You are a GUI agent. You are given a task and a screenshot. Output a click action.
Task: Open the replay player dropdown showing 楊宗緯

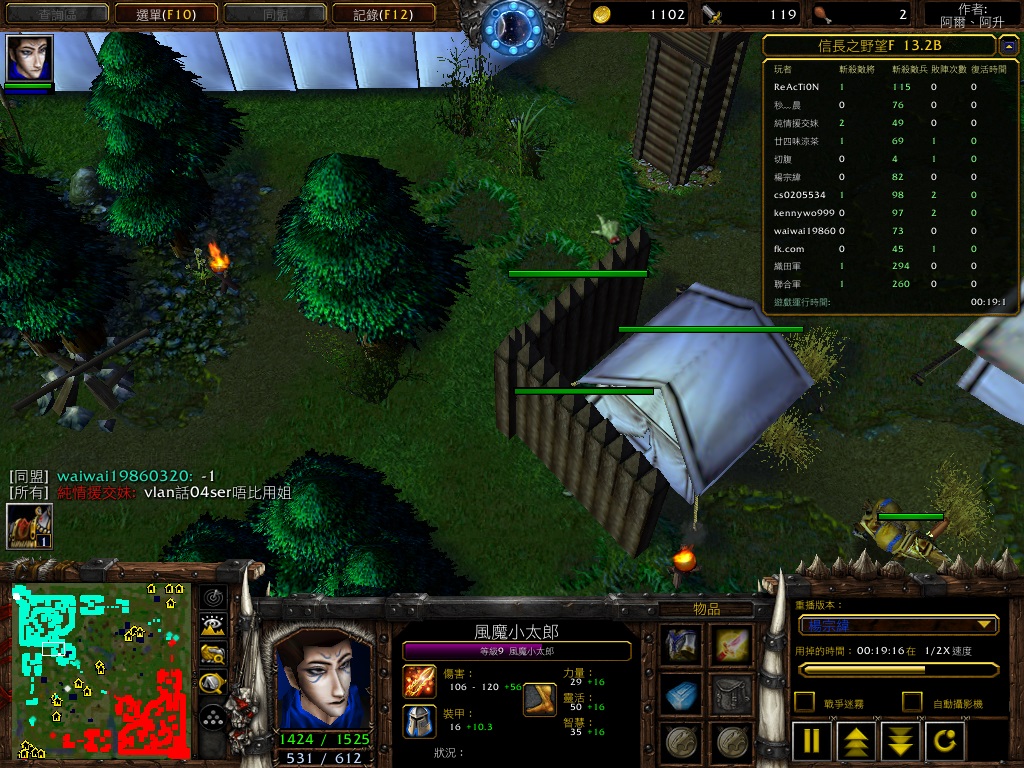click(898, 625)
